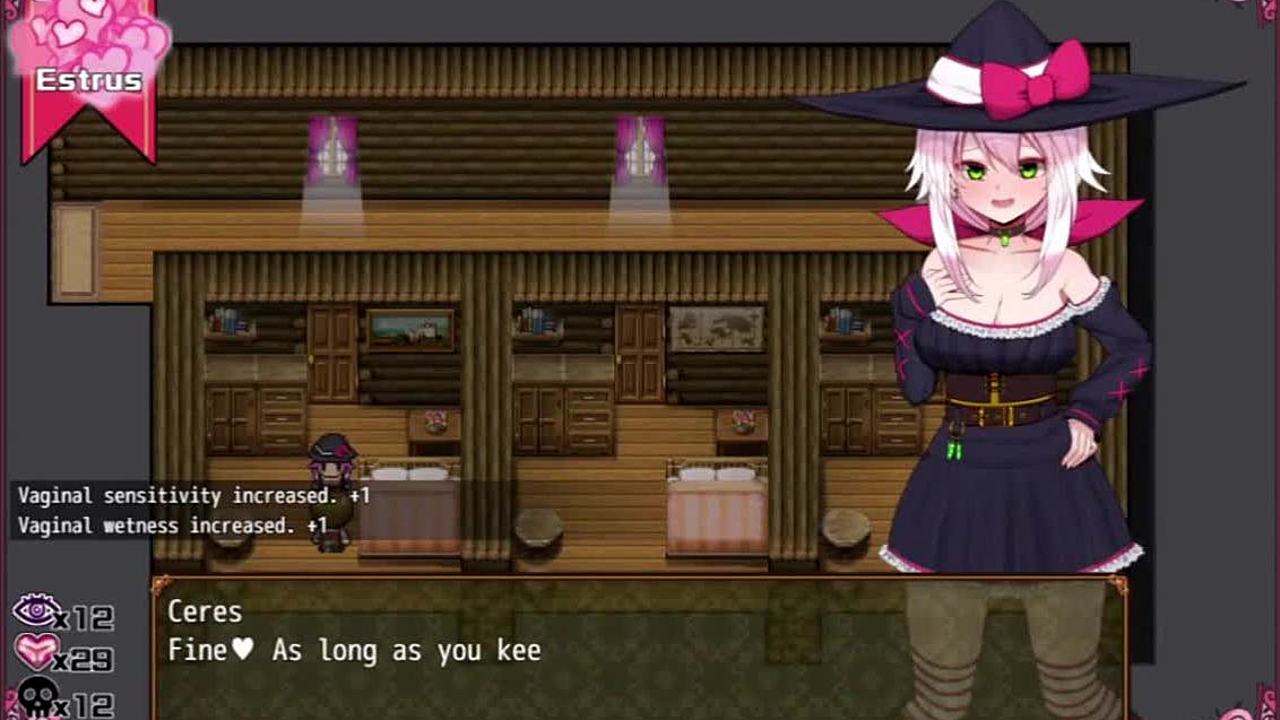
Task: Select the Estrus status banner
Action: pyautogui.click(x=89, y=78)
